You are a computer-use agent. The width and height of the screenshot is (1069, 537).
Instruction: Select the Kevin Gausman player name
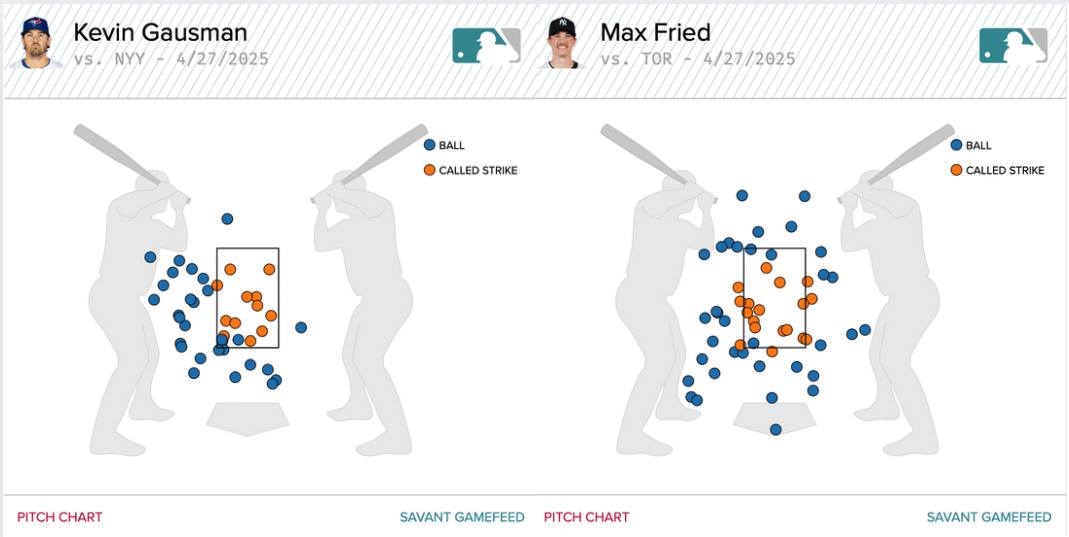pos(160,32)
